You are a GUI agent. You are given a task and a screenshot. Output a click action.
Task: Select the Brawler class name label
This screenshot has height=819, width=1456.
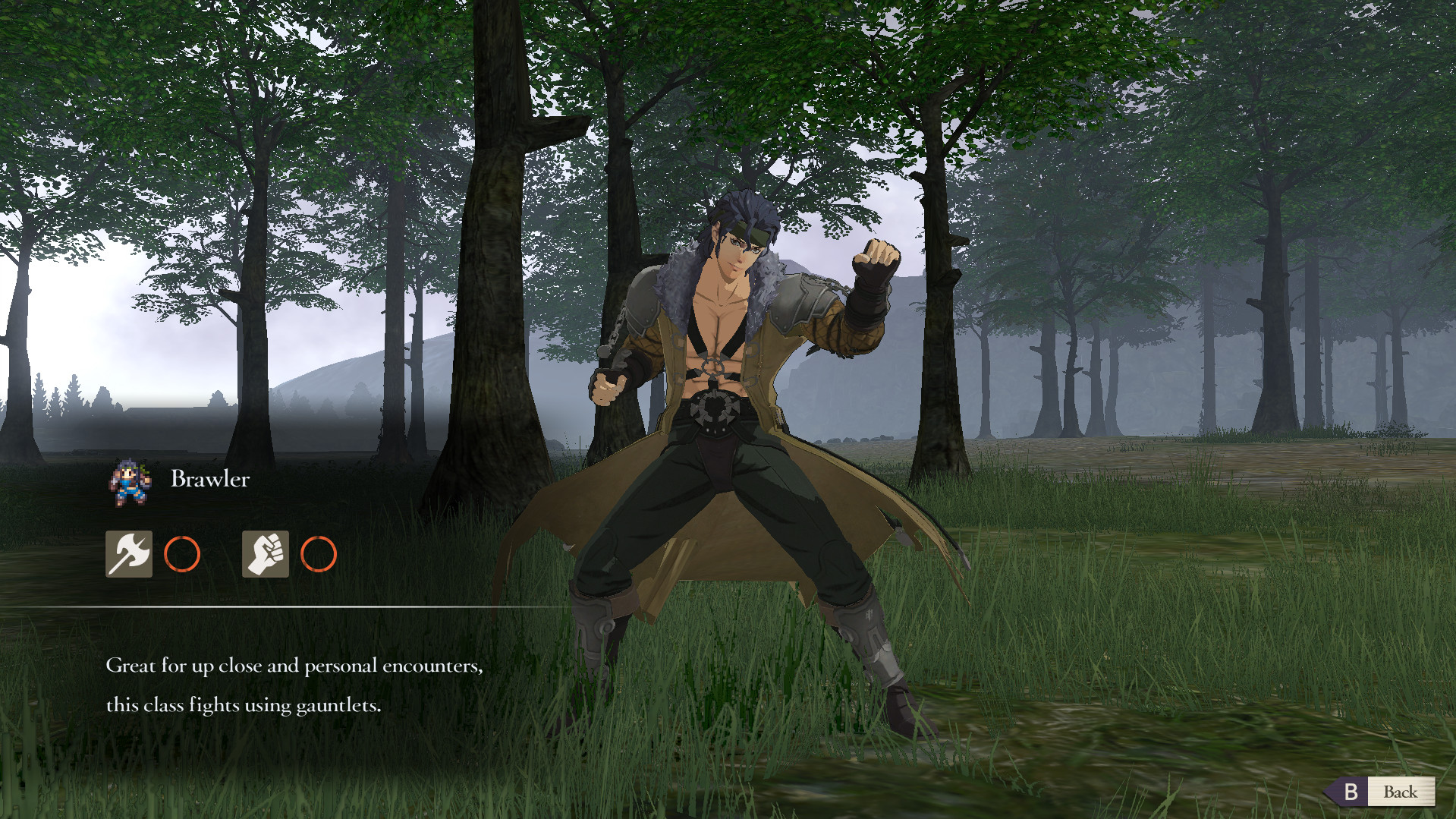209,478
